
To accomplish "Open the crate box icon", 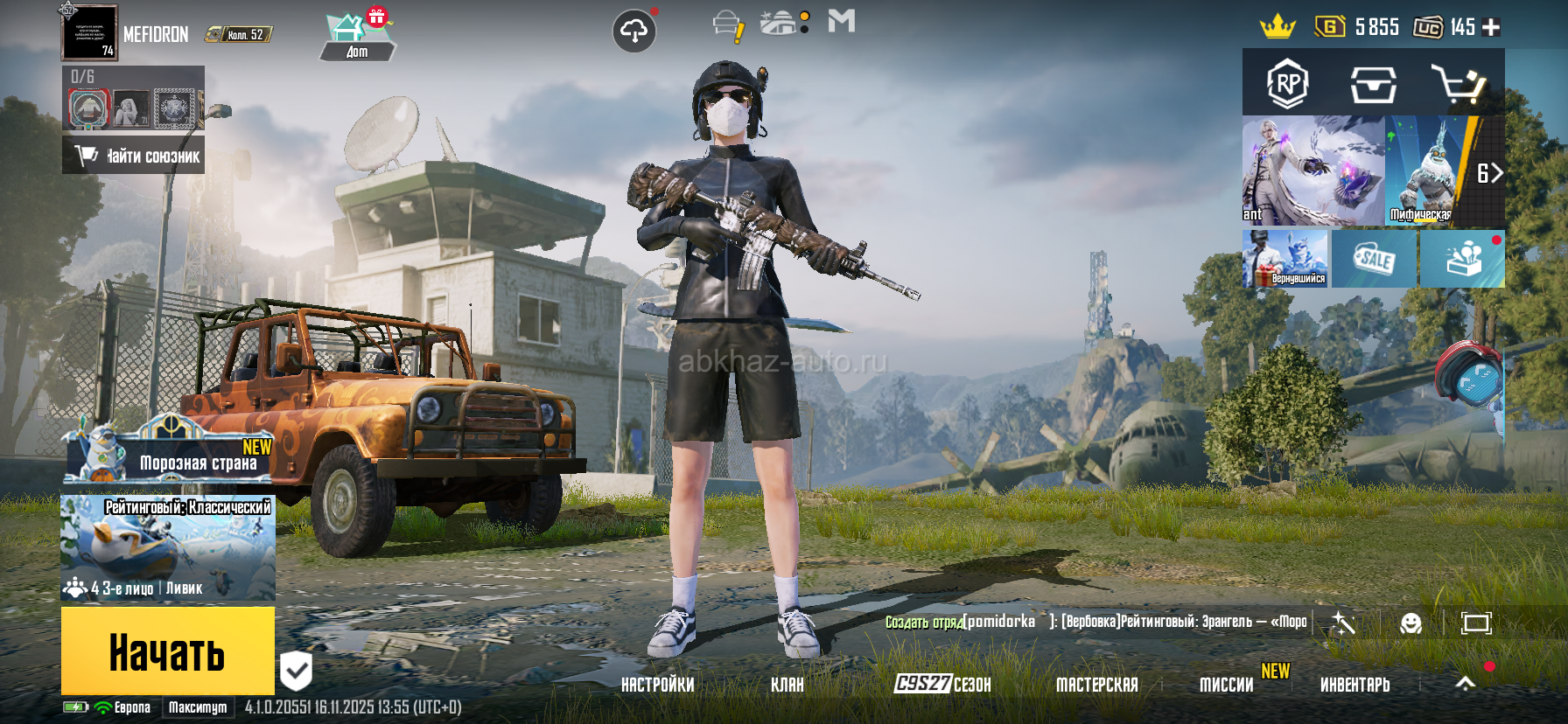I will click(1373, 85).
